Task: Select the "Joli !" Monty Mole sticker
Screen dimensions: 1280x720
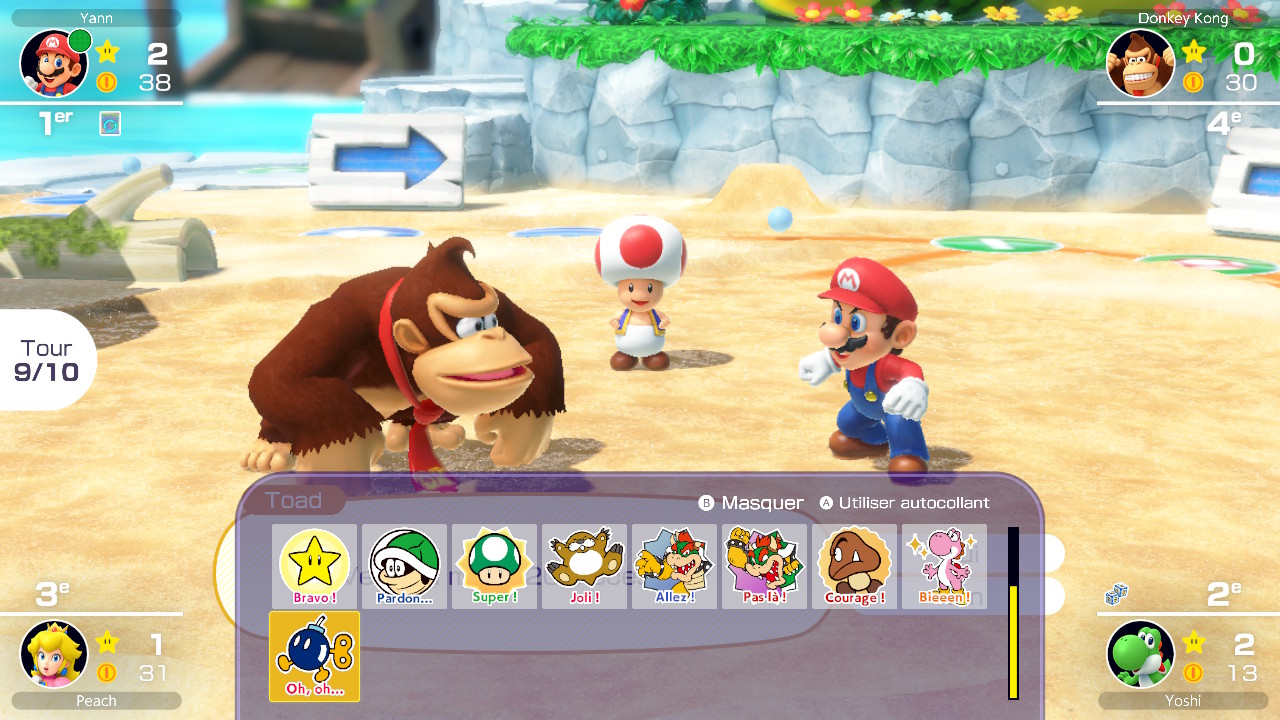Action: [x=584, y=566]
